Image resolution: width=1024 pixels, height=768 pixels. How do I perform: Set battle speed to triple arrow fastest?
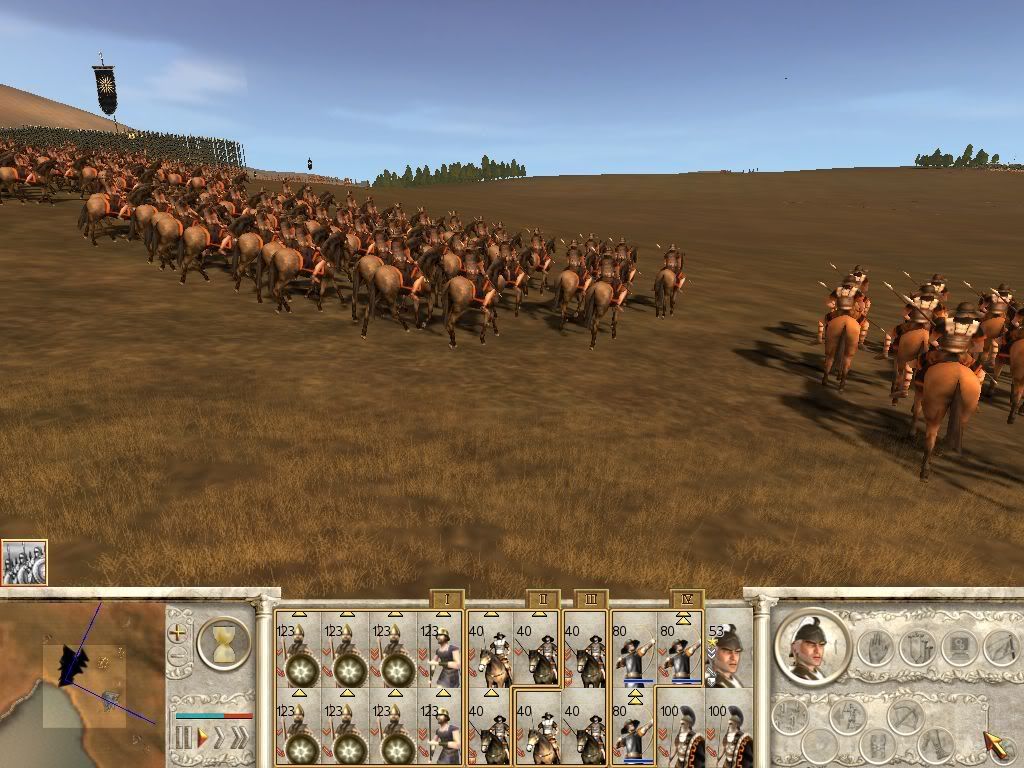pos(240,739)
